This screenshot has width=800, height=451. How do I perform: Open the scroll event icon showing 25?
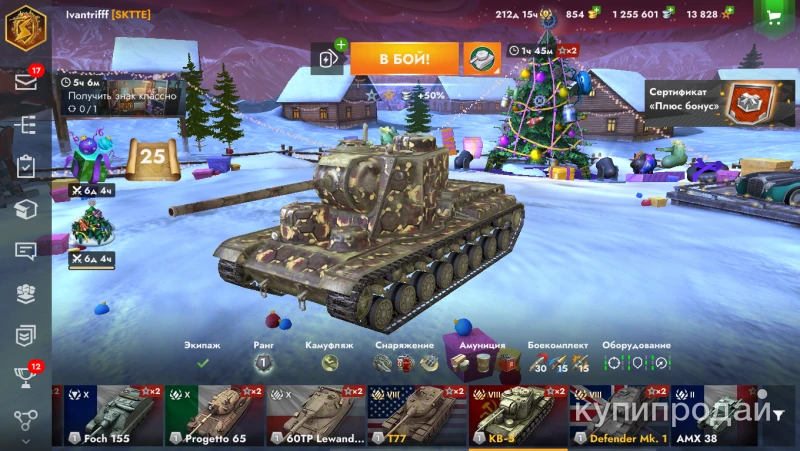[152, 158]
